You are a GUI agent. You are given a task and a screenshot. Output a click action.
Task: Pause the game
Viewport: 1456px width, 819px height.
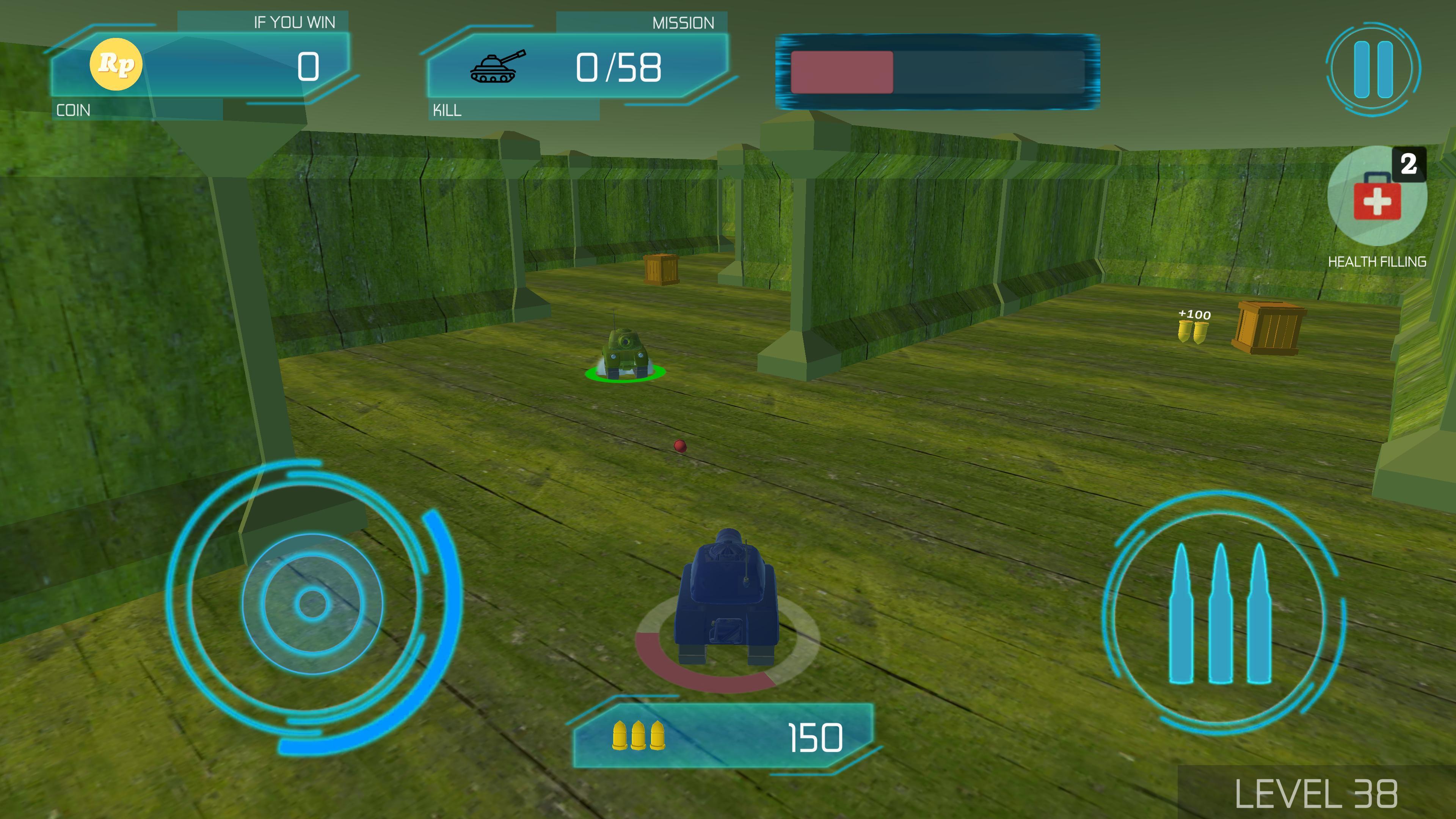pyautogui.click(x=1373, y=69)
